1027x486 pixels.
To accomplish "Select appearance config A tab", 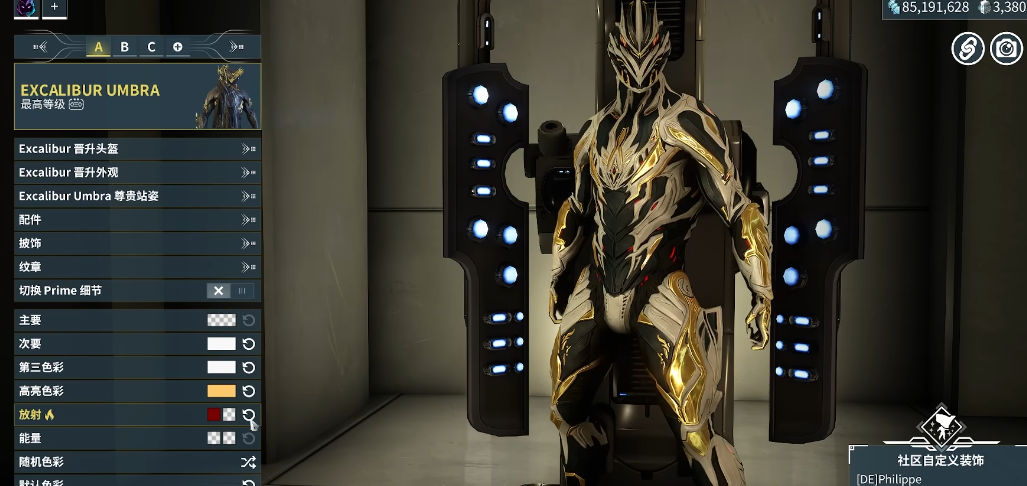I will pyautogui.click(x=98, y=47).
